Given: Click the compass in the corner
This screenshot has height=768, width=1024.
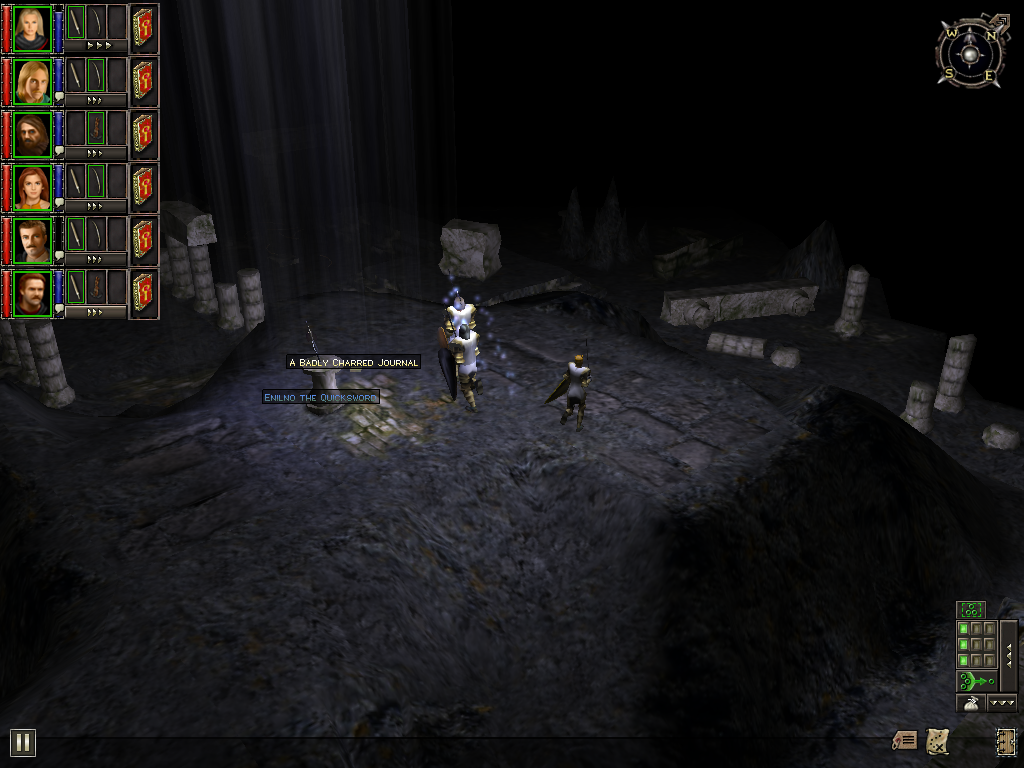Looking at the screenshot, I should point(967,53).
